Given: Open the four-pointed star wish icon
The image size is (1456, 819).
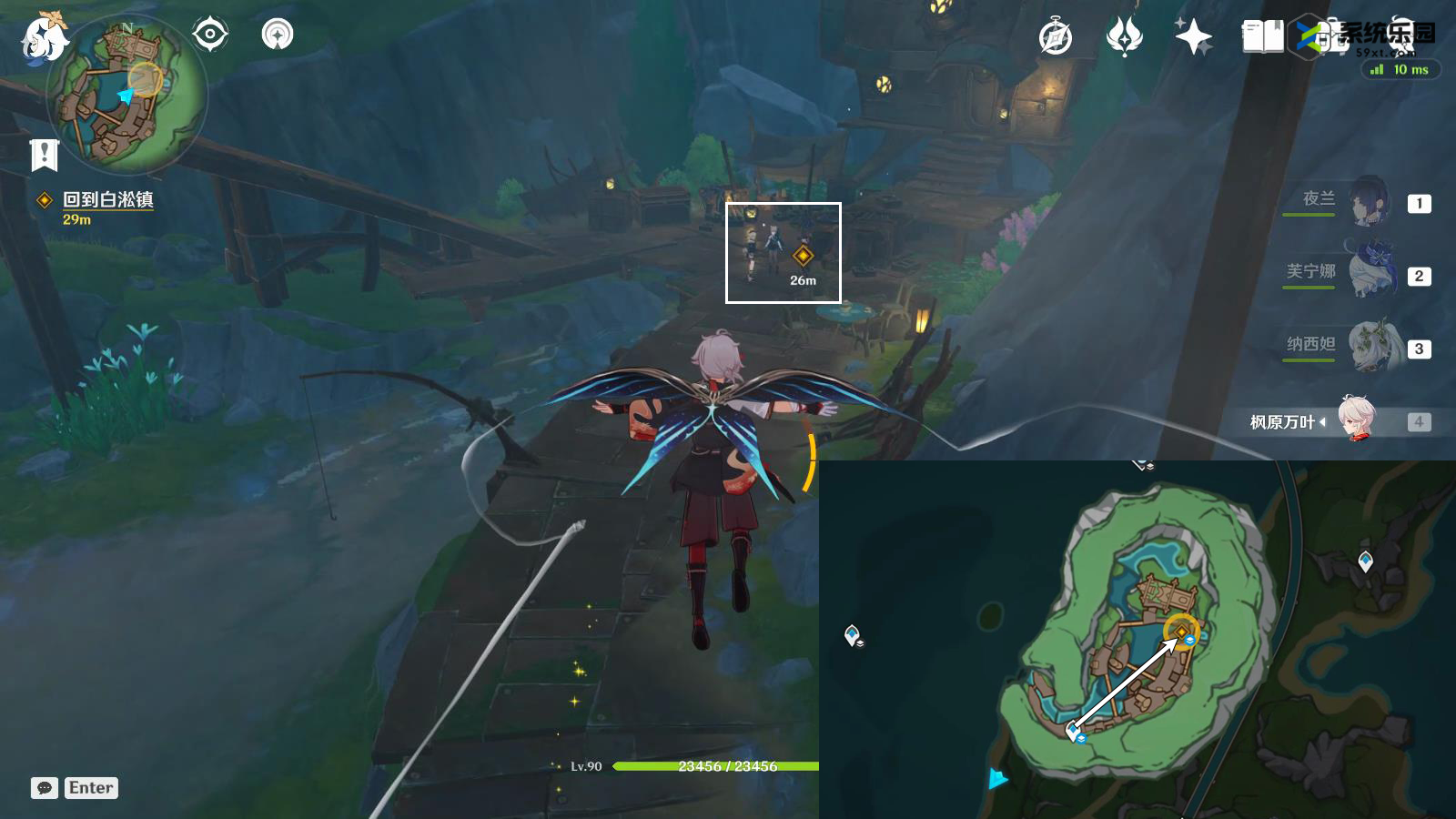Looking at the screenshot, I should 1193,38.
